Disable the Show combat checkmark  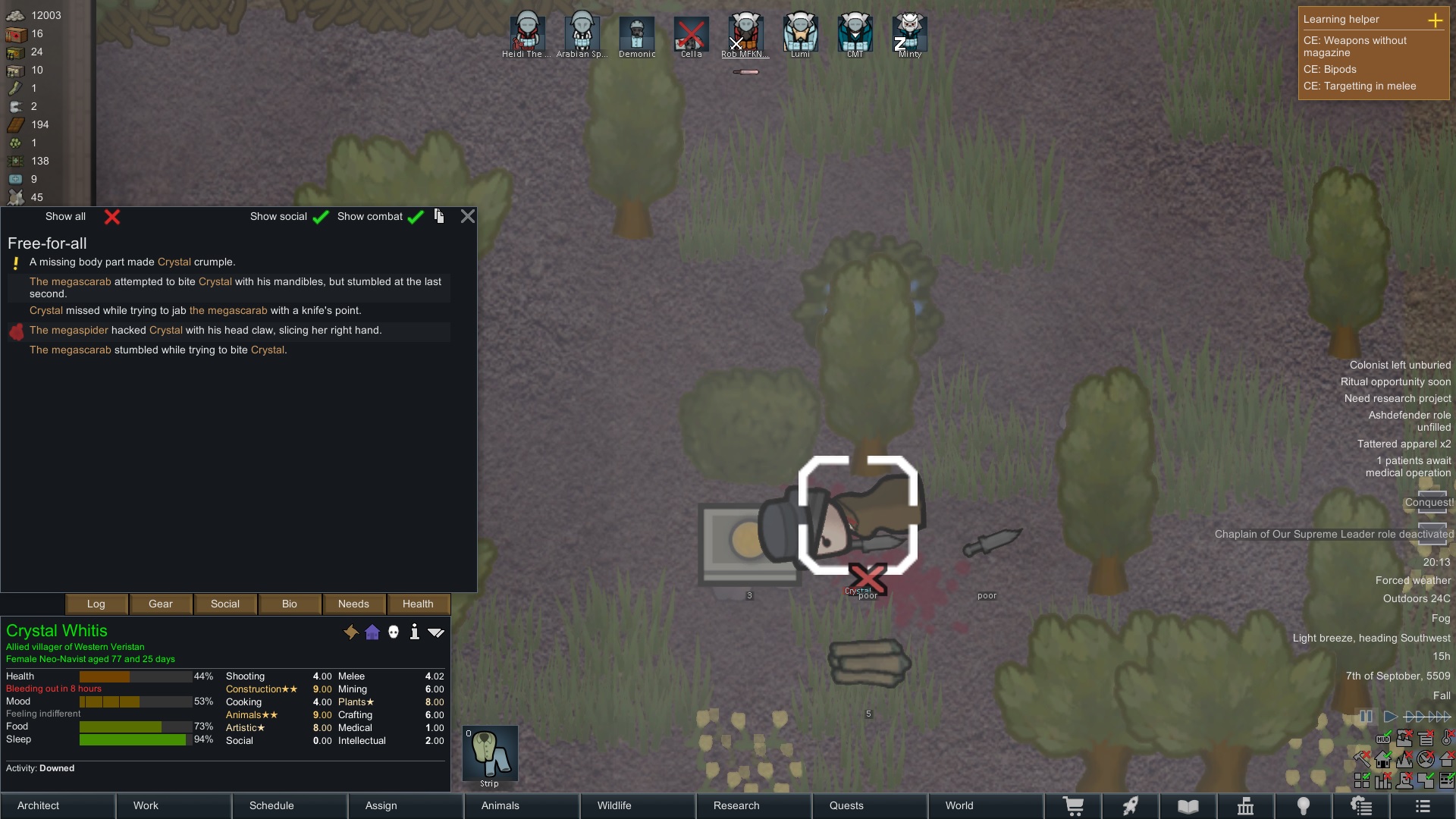[x=415, y=217]
